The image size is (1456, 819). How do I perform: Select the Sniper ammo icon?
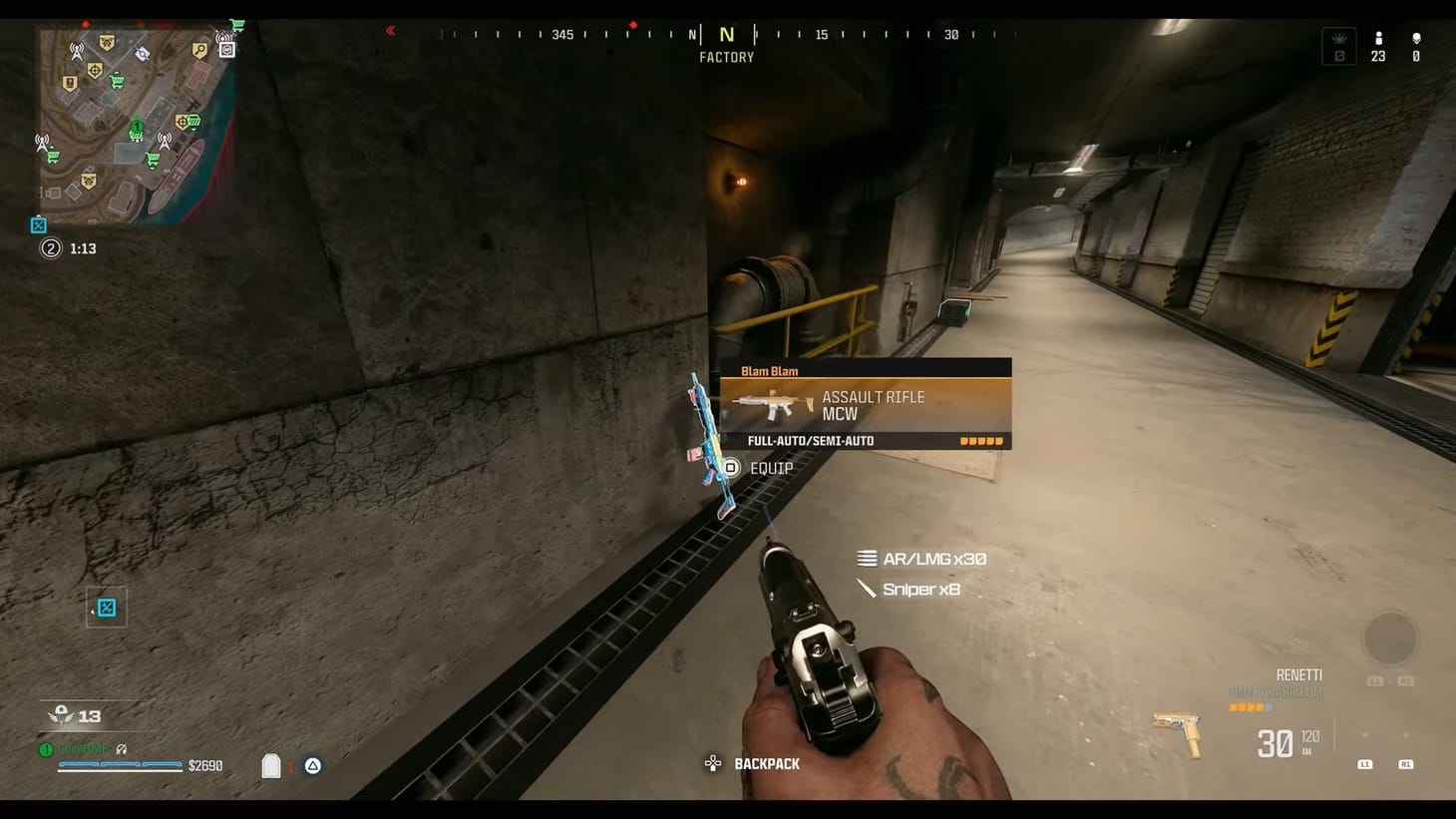[x=864, y=589]
